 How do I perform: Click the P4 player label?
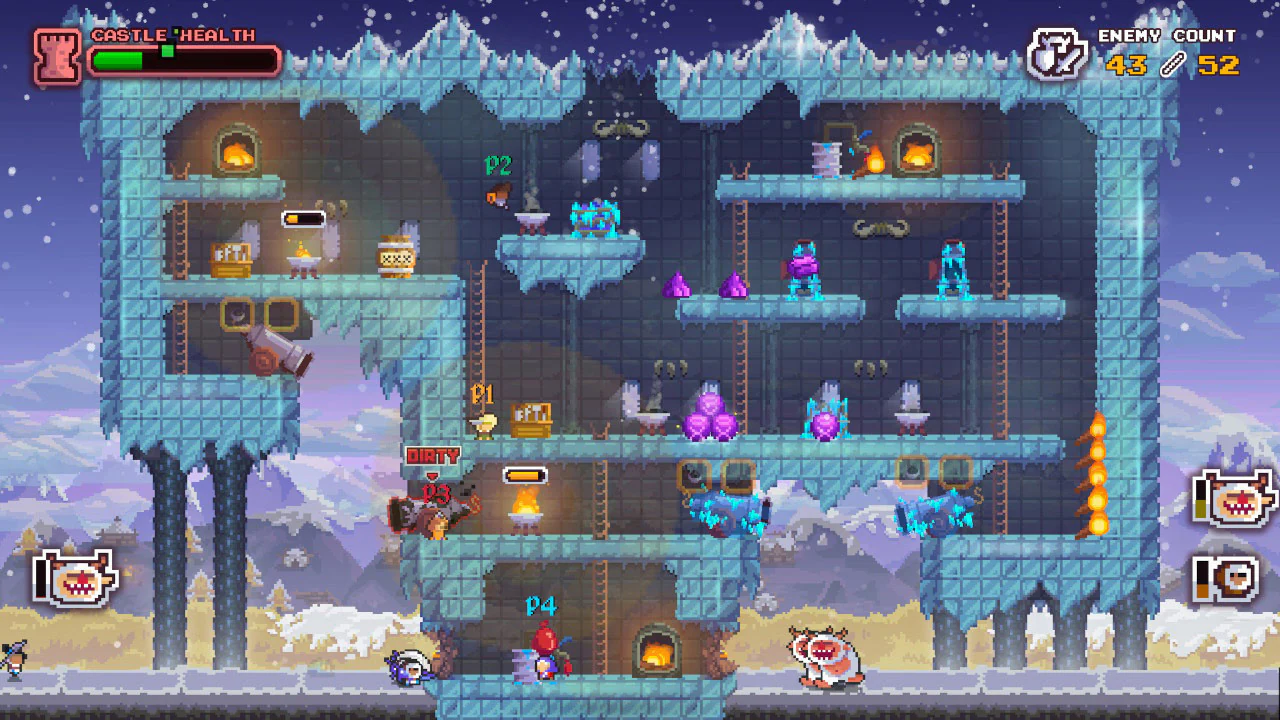tap(539, 604)
